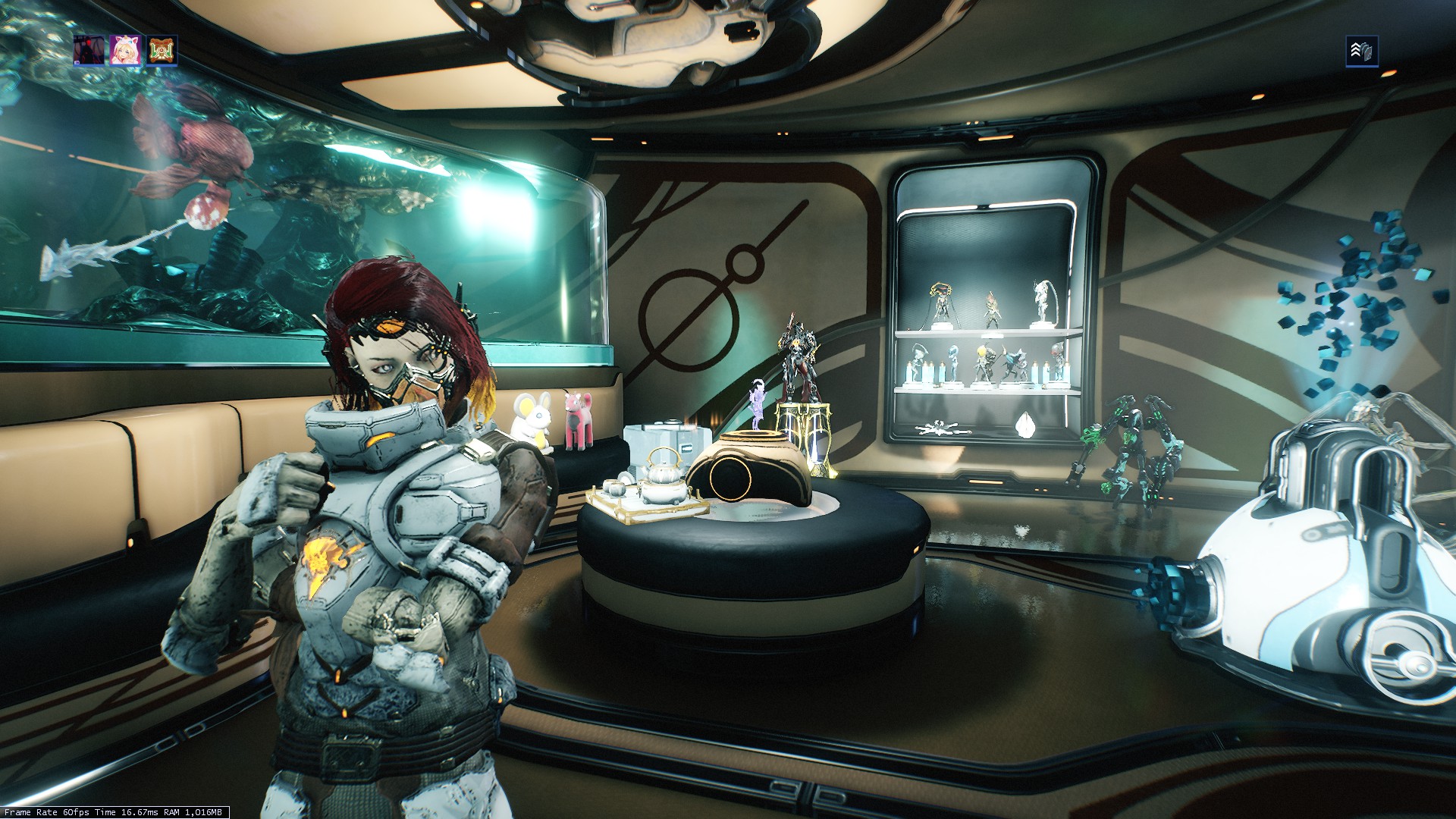
Task: Select the dark red-eyed figure squad avatar
Action: (89, 51)
